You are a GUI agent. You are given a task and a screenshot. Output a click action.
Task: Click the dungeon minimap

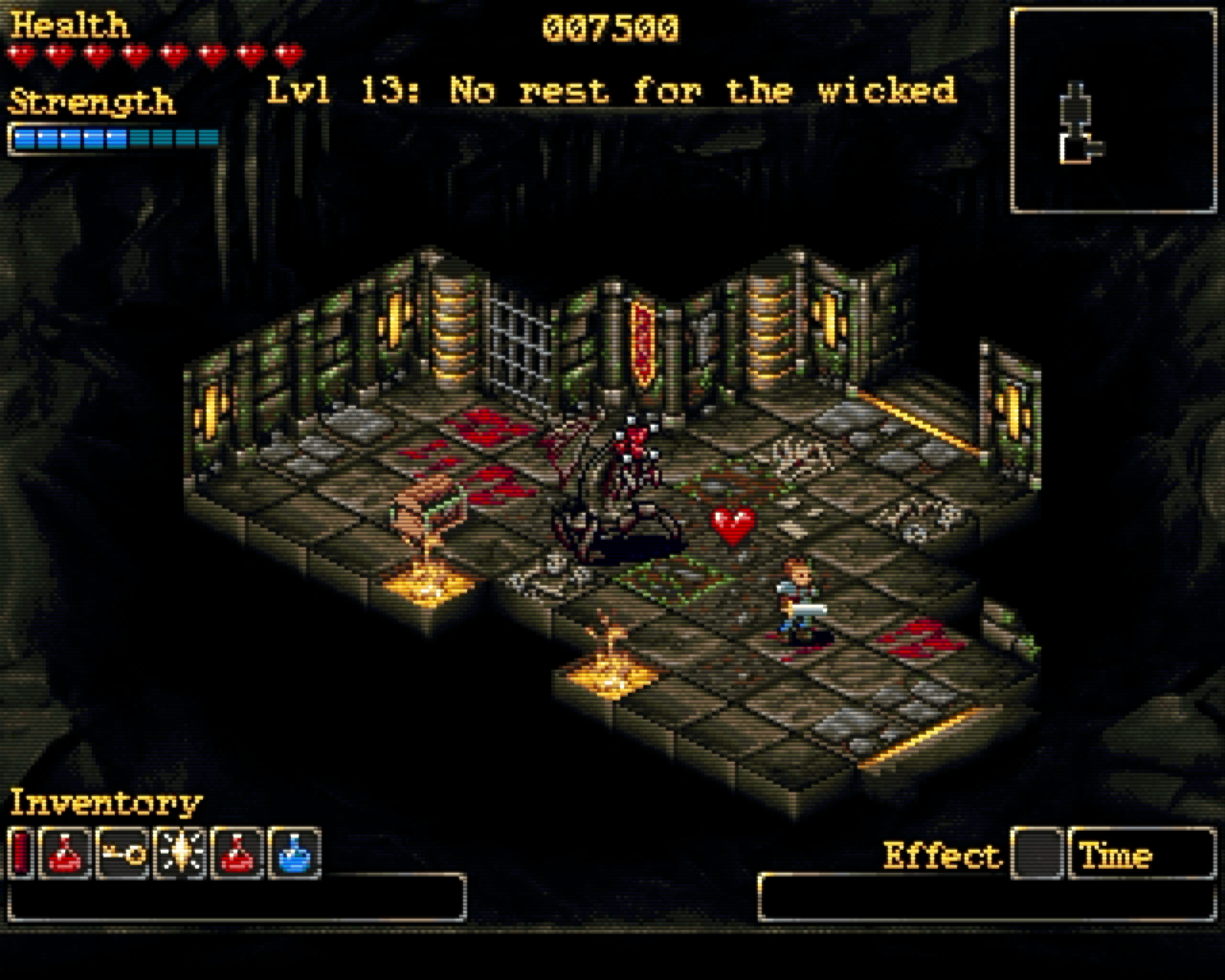click(x=1113, y=111)
